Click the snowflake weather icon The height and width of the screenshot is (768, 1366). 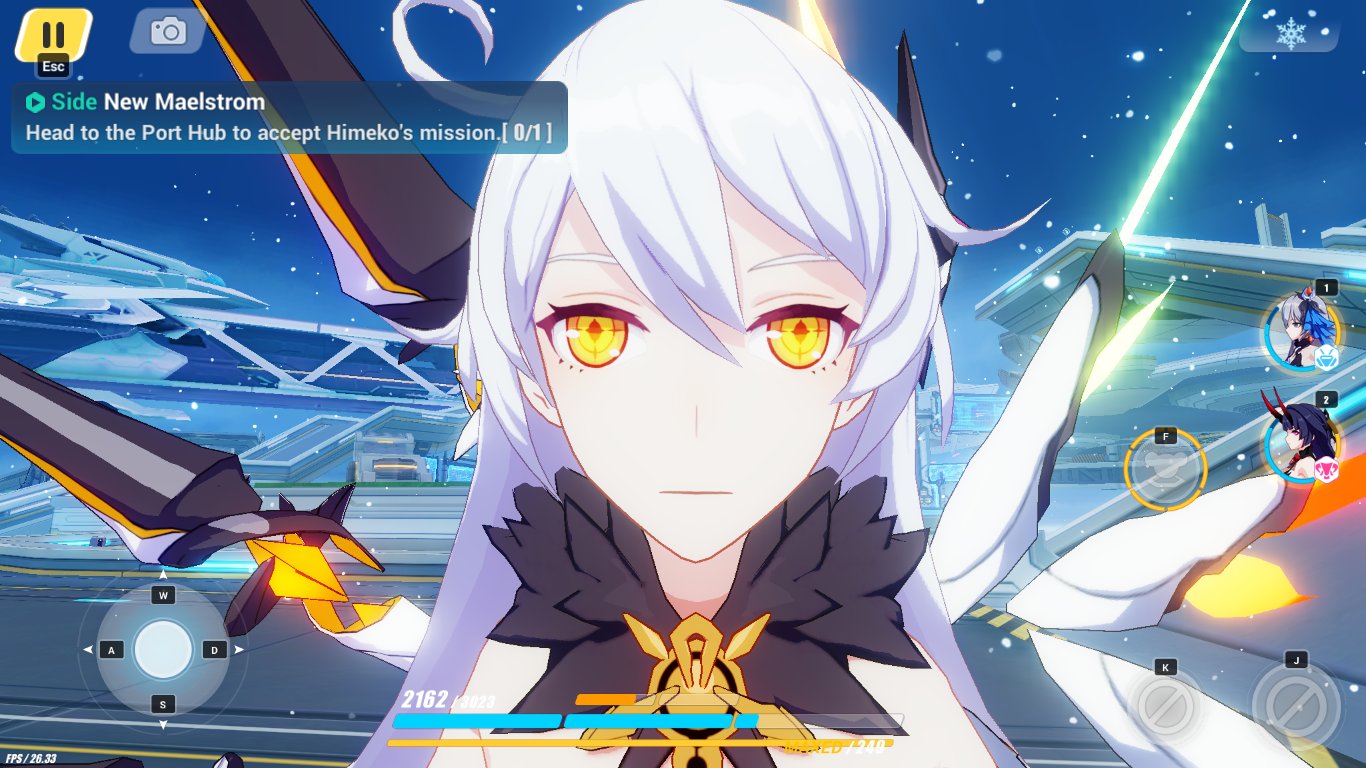tap(1291, 33)
